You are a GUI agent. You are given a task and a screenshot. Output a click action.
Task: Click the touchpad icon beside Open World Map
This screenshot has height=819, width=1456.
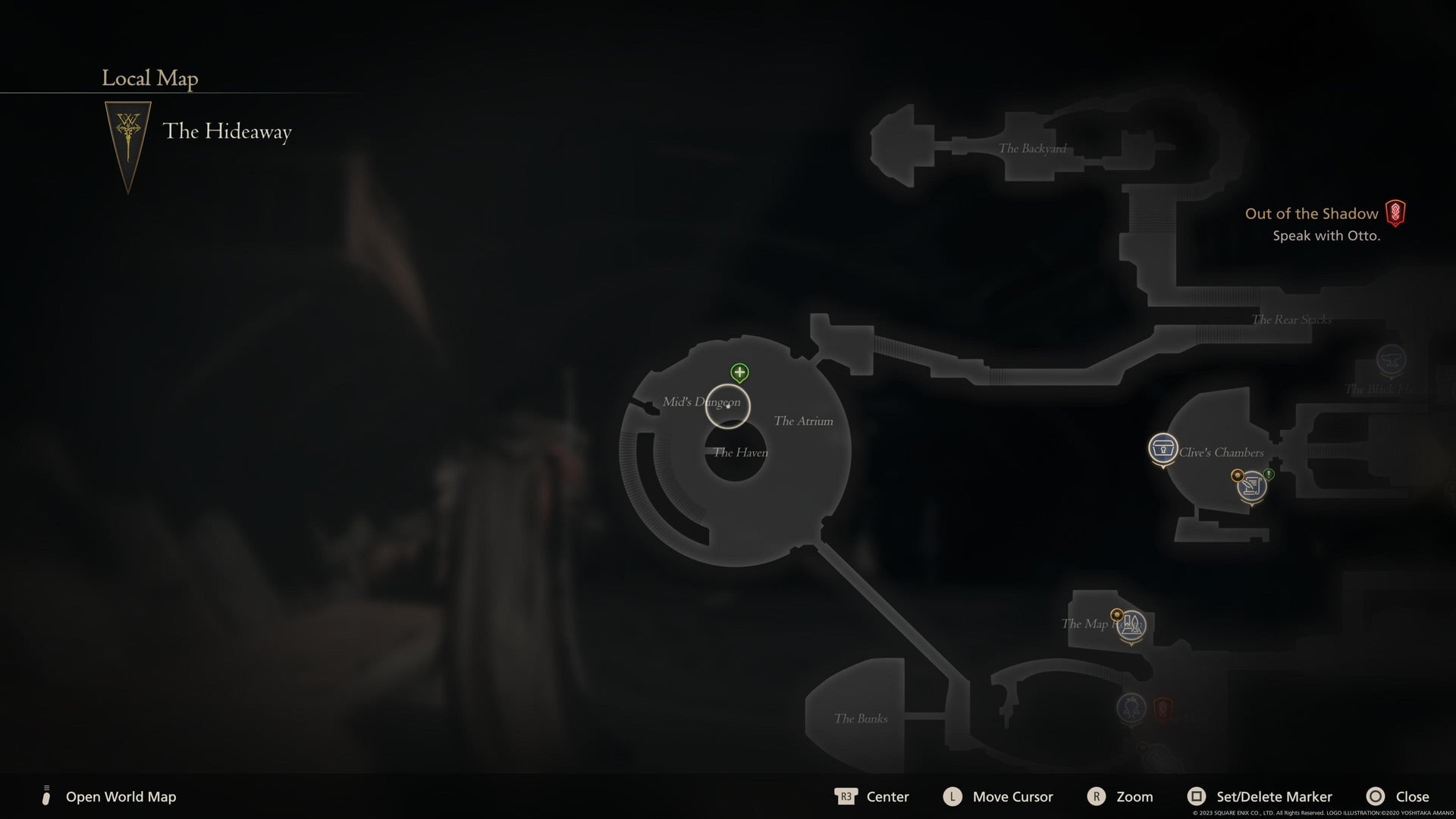48,797
